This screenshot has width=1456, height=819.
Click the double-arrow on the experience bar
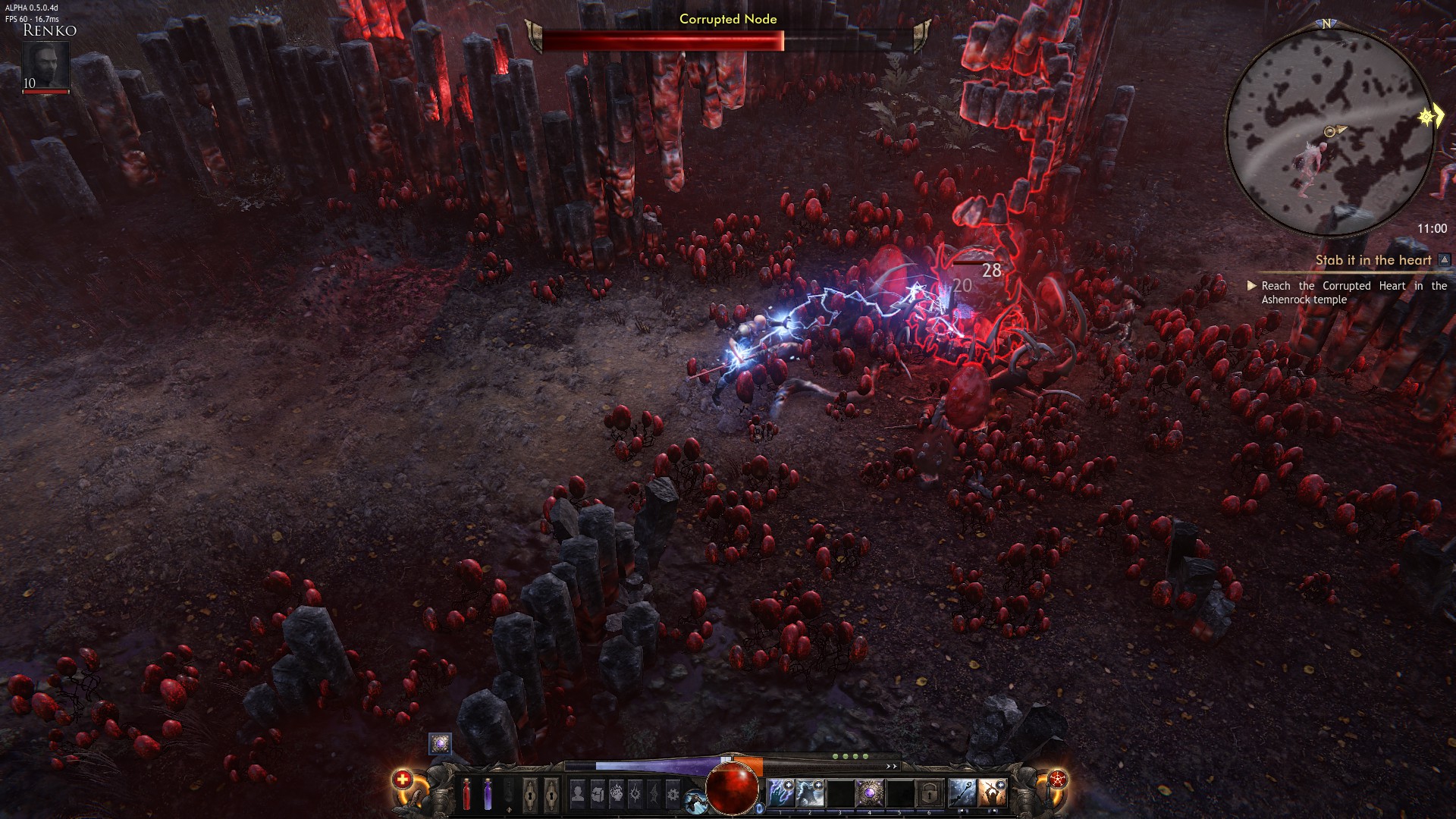tap(892, 766)
